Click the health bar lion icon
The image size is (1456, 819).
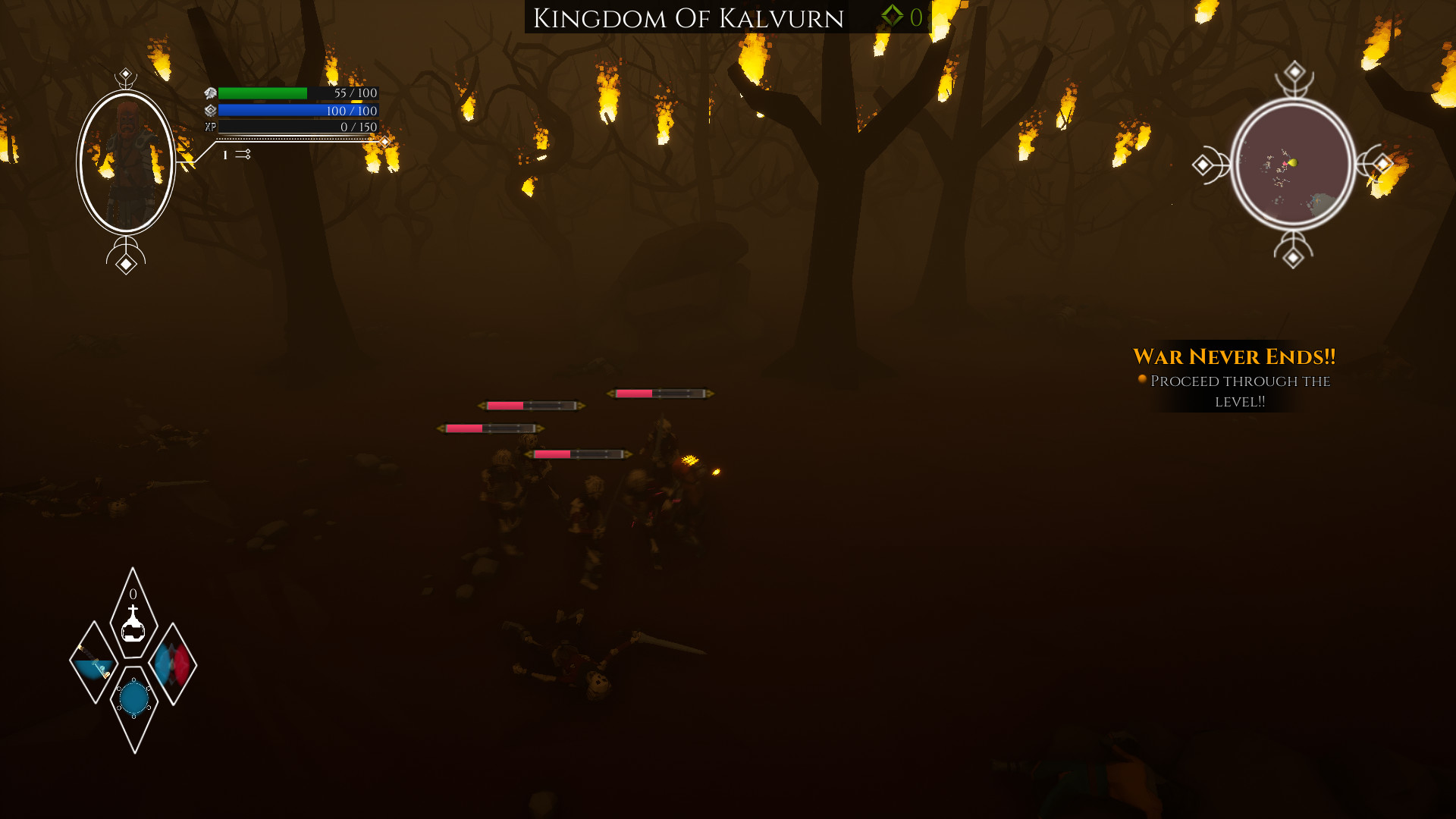[209, 94]
